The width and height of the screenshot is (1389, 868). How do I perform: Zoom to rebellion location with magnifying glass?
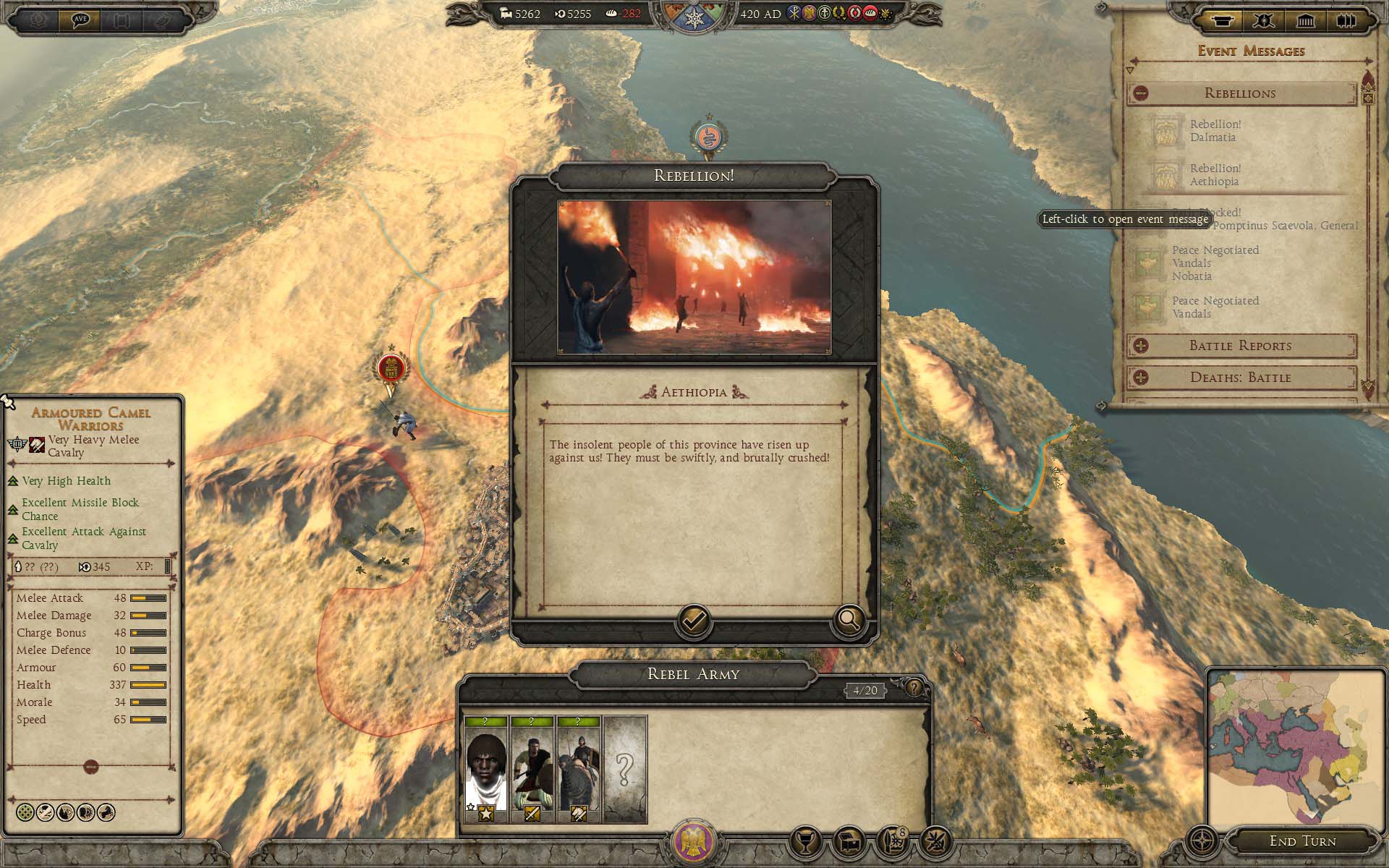(x=849, y=621)
